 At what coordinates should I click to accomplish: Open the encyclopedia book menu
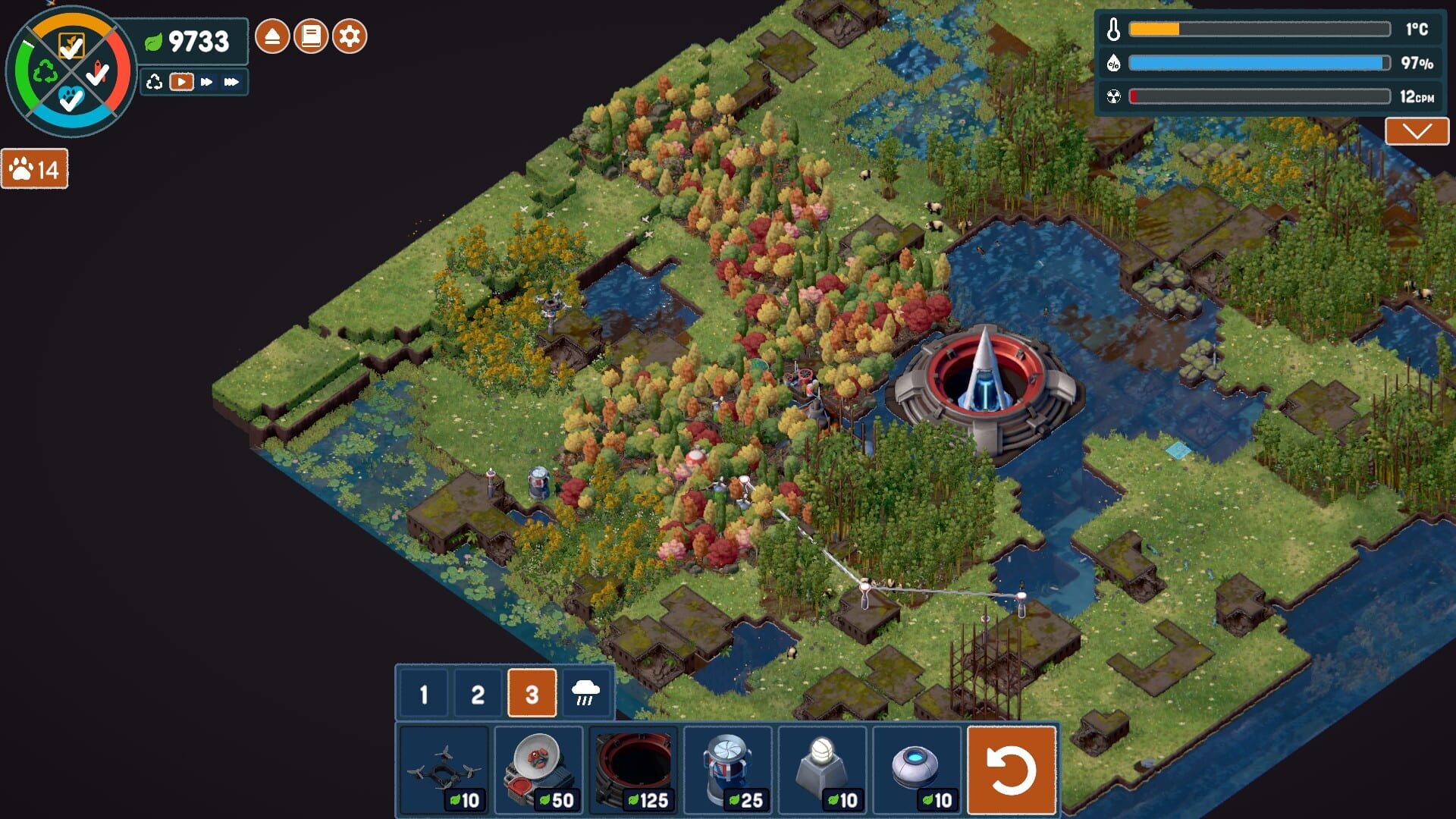pyautogui.click(x=311, y=34)
